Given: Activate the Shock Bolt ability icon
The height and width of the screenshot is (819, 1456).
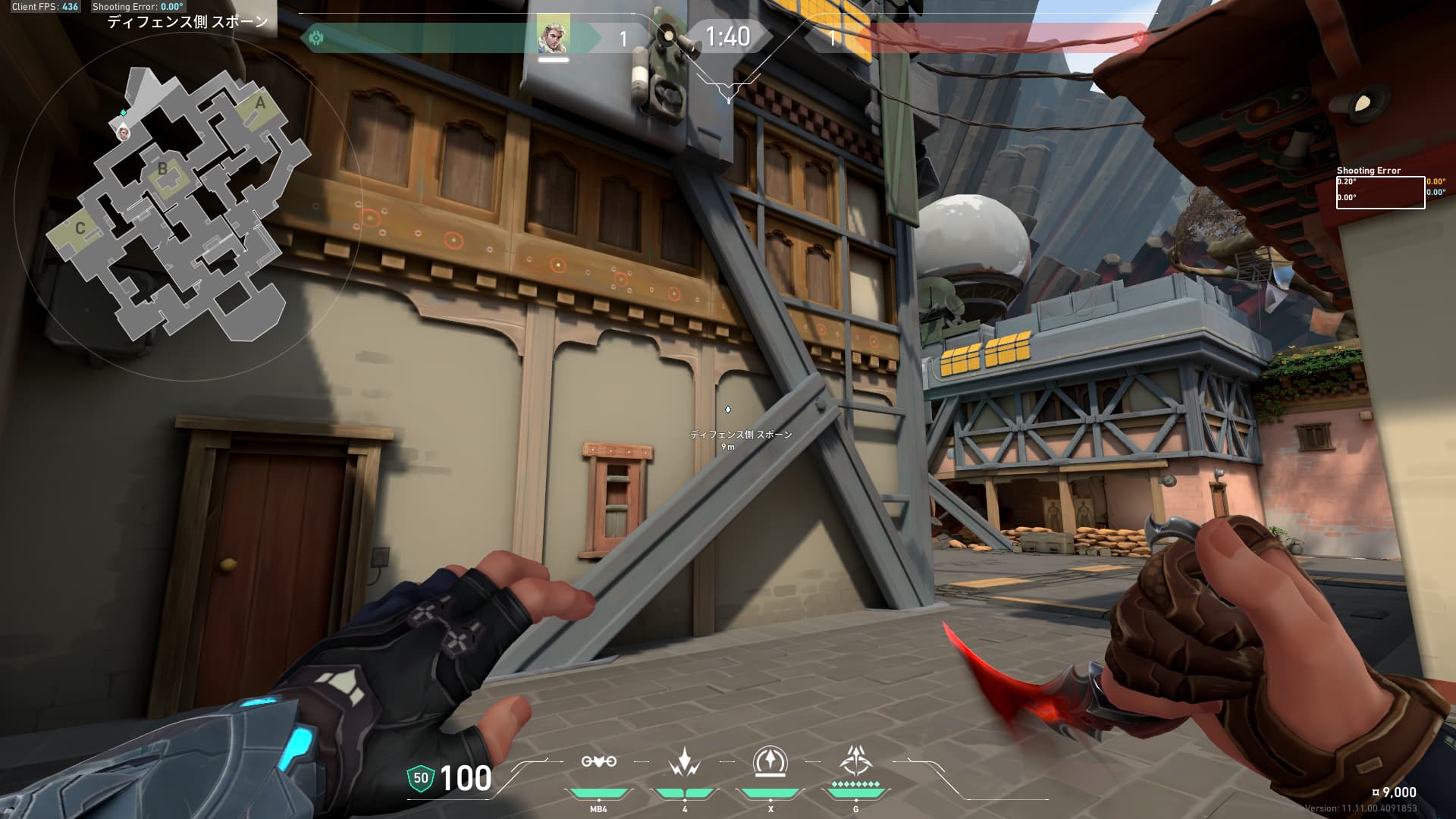Looking at the screenshot, I should 685,761.
